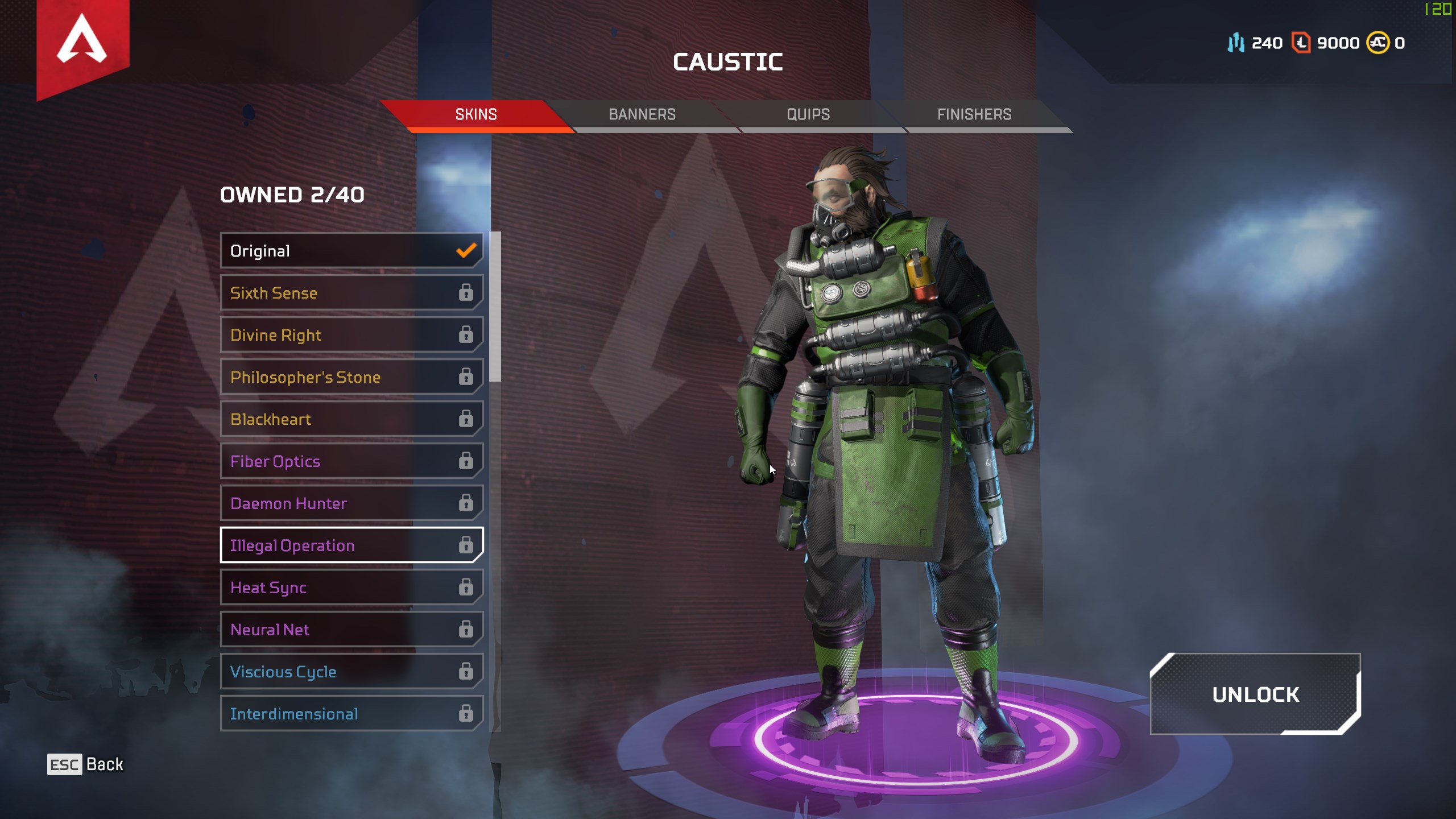
Task: Preview the Heat Sync skin
Action: [x=351, y=588]
